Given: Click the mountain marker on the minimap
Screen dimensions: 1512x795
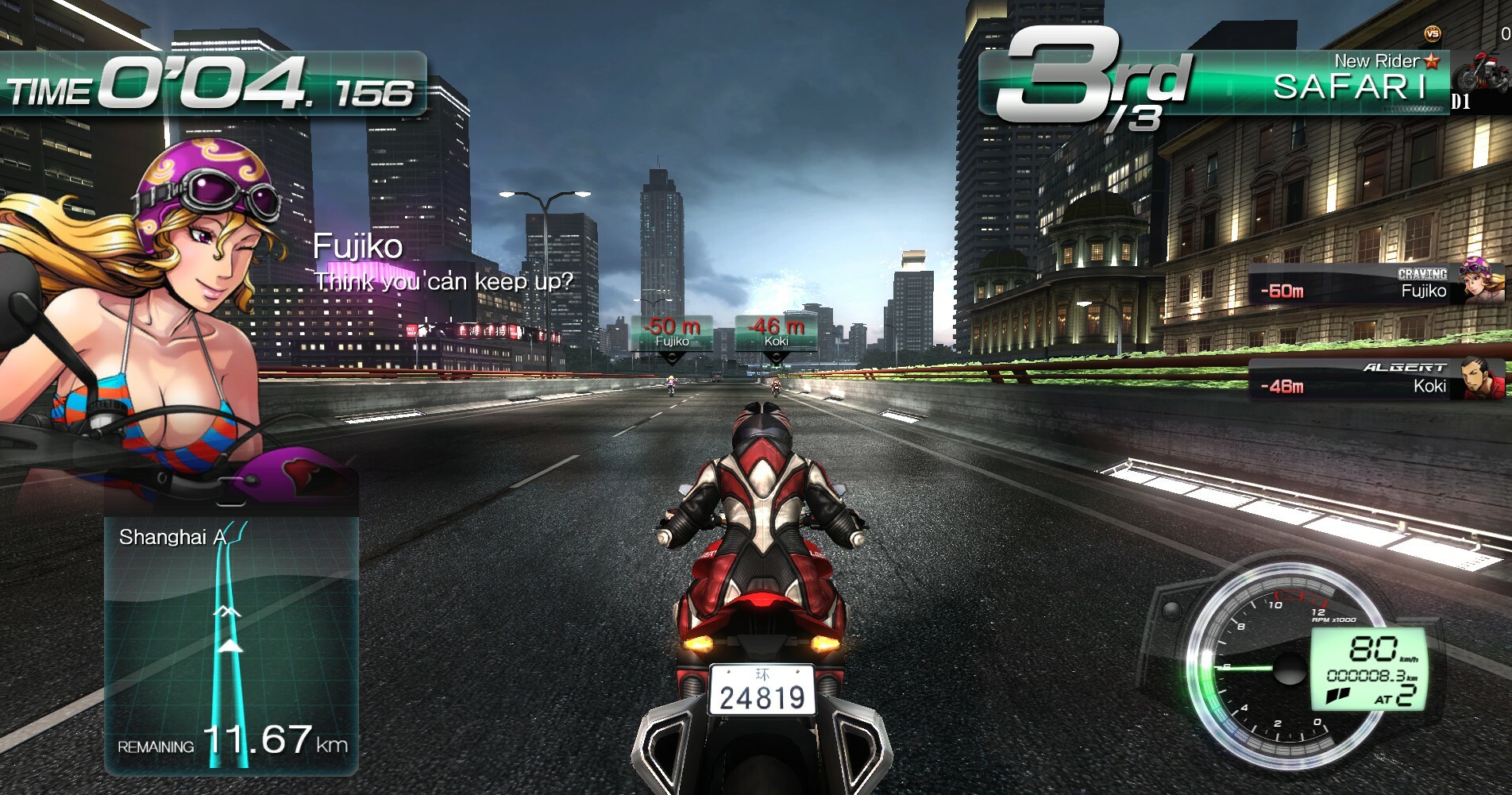Looking at the screenshot, I should pos(228,613).
